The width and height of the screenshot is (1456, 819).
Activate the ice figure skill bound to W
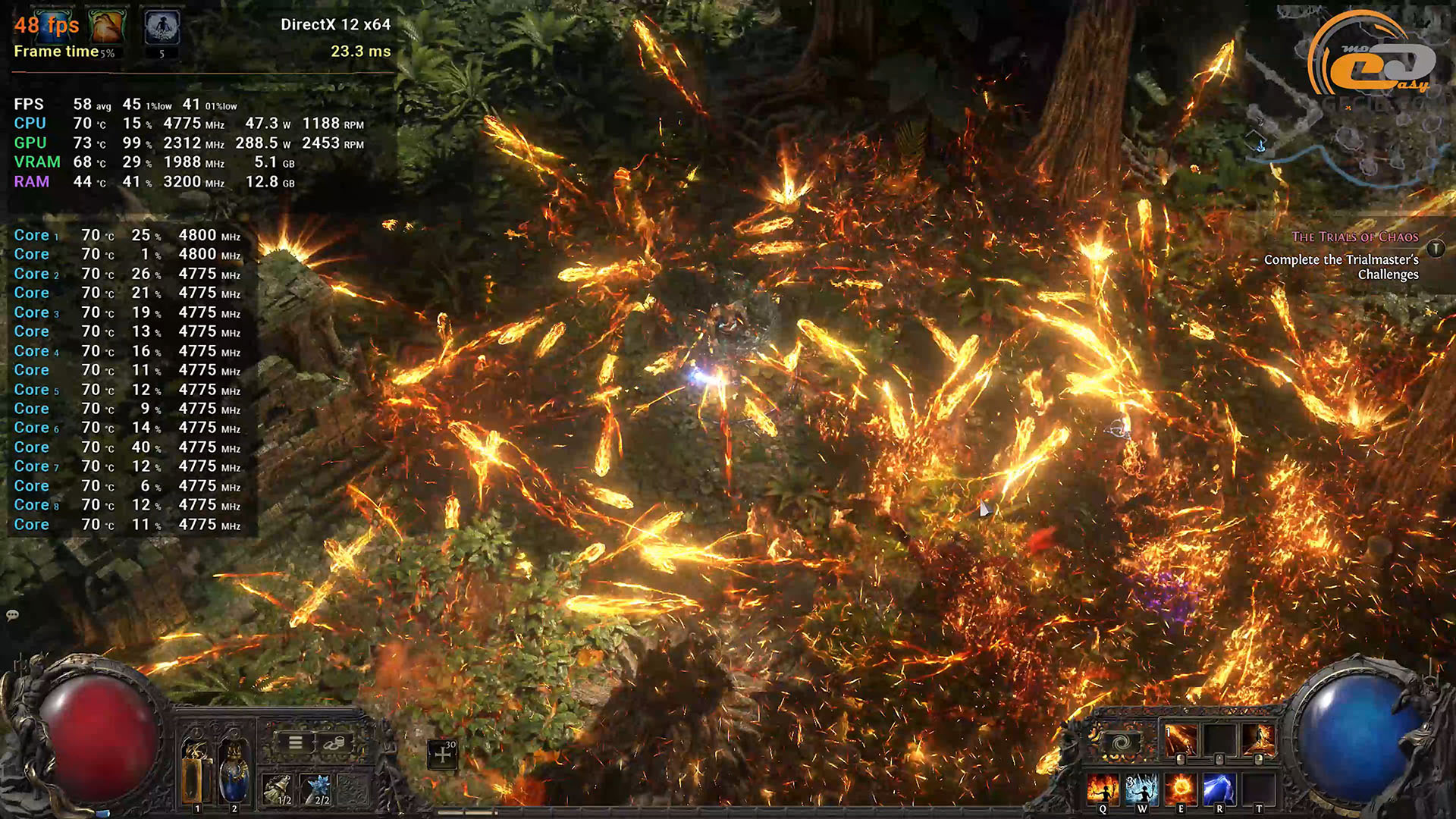coord(1141,790)
